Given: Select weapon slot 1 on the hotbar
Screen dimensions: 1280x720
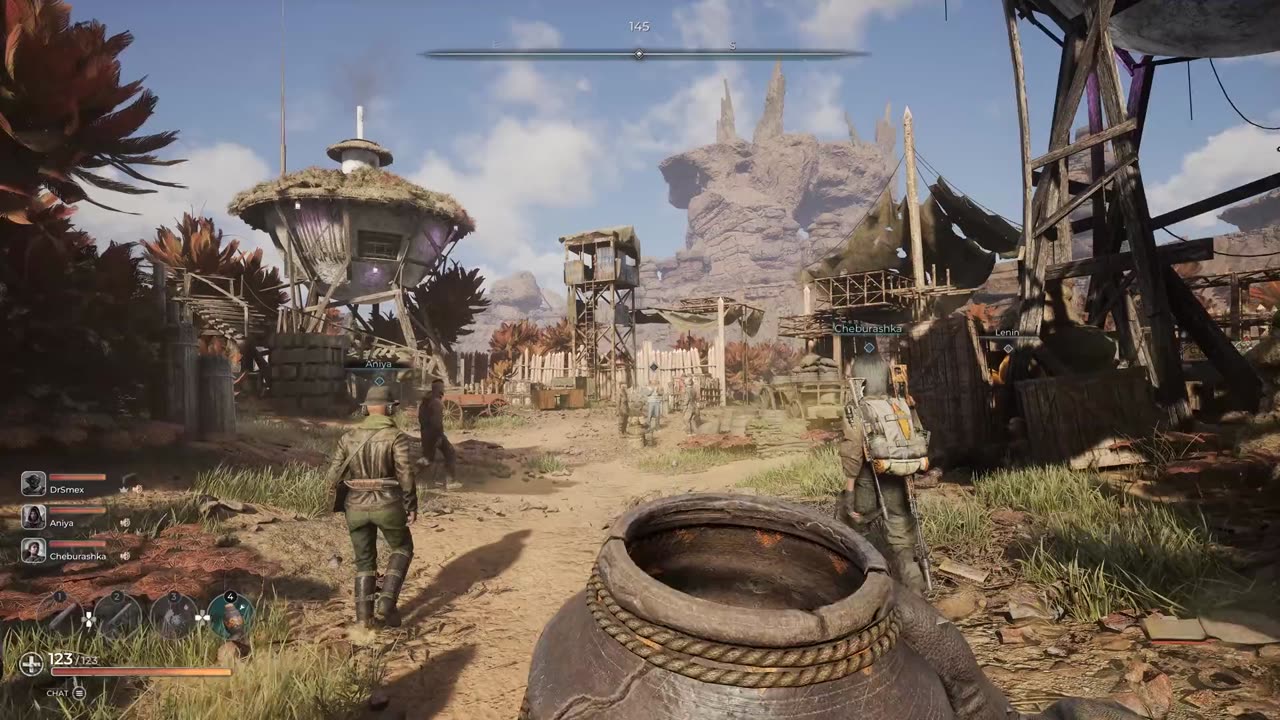Looking at the screenshot, I should (x=60, y=614).
